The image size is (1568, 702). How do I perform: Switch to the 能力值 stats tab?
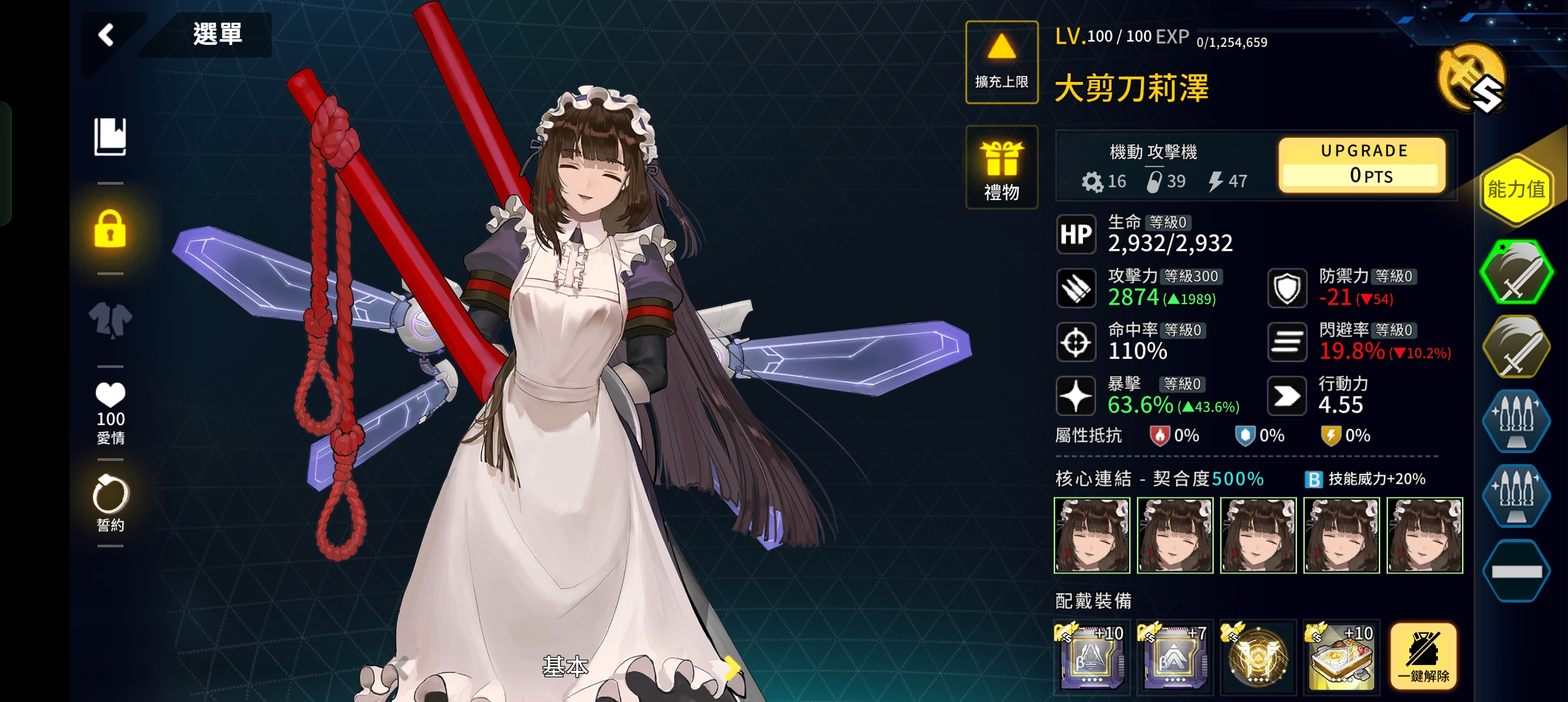coord(1516,190)
